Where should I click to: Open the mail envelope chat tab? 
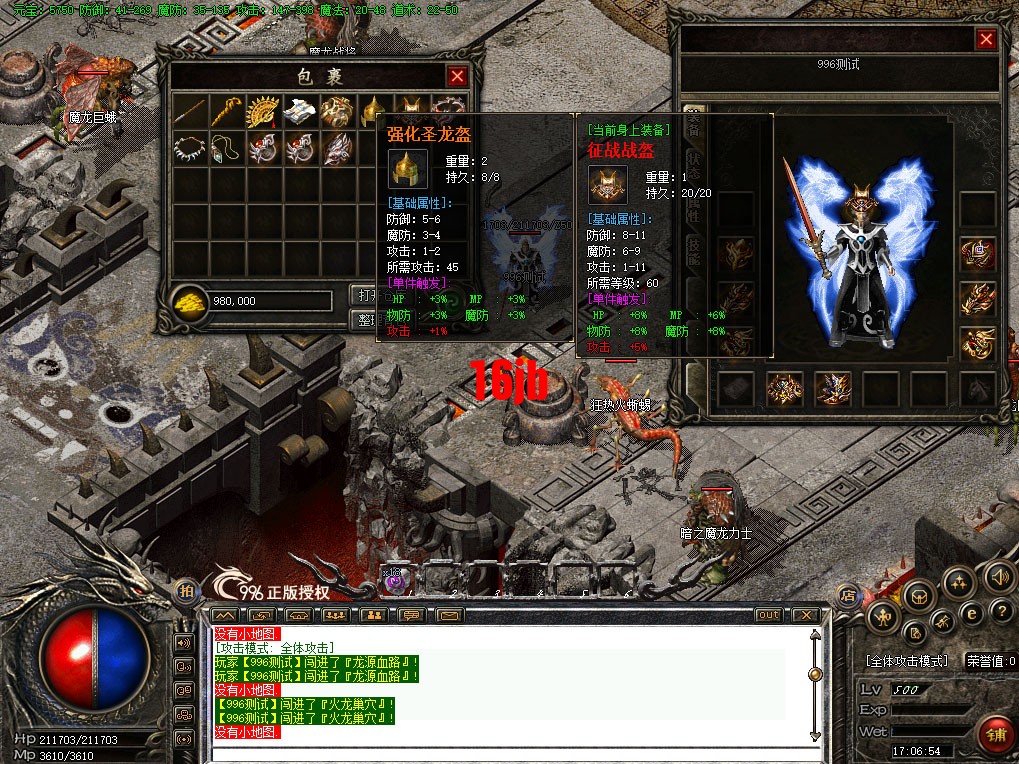pos(448,615)
